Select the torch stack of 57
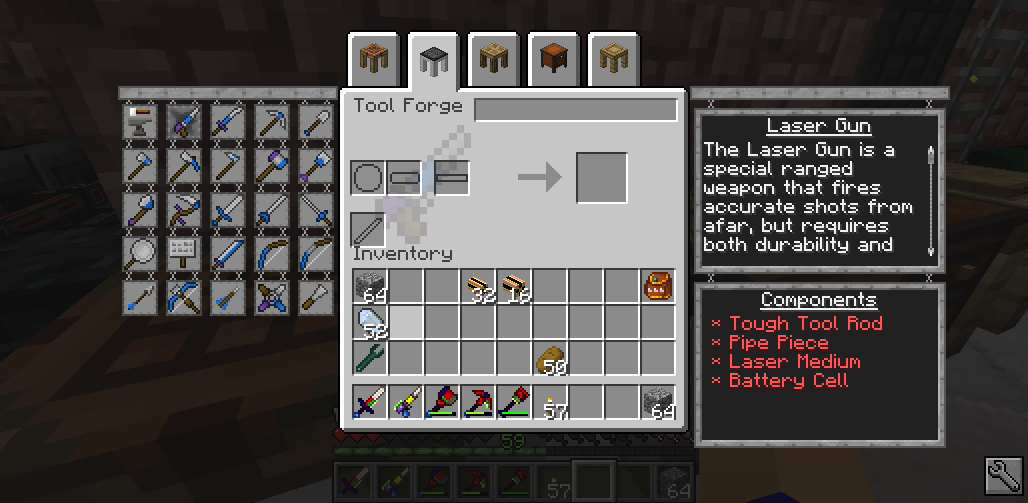This screenshot has height=503, width=1028. tap(549, 403)
